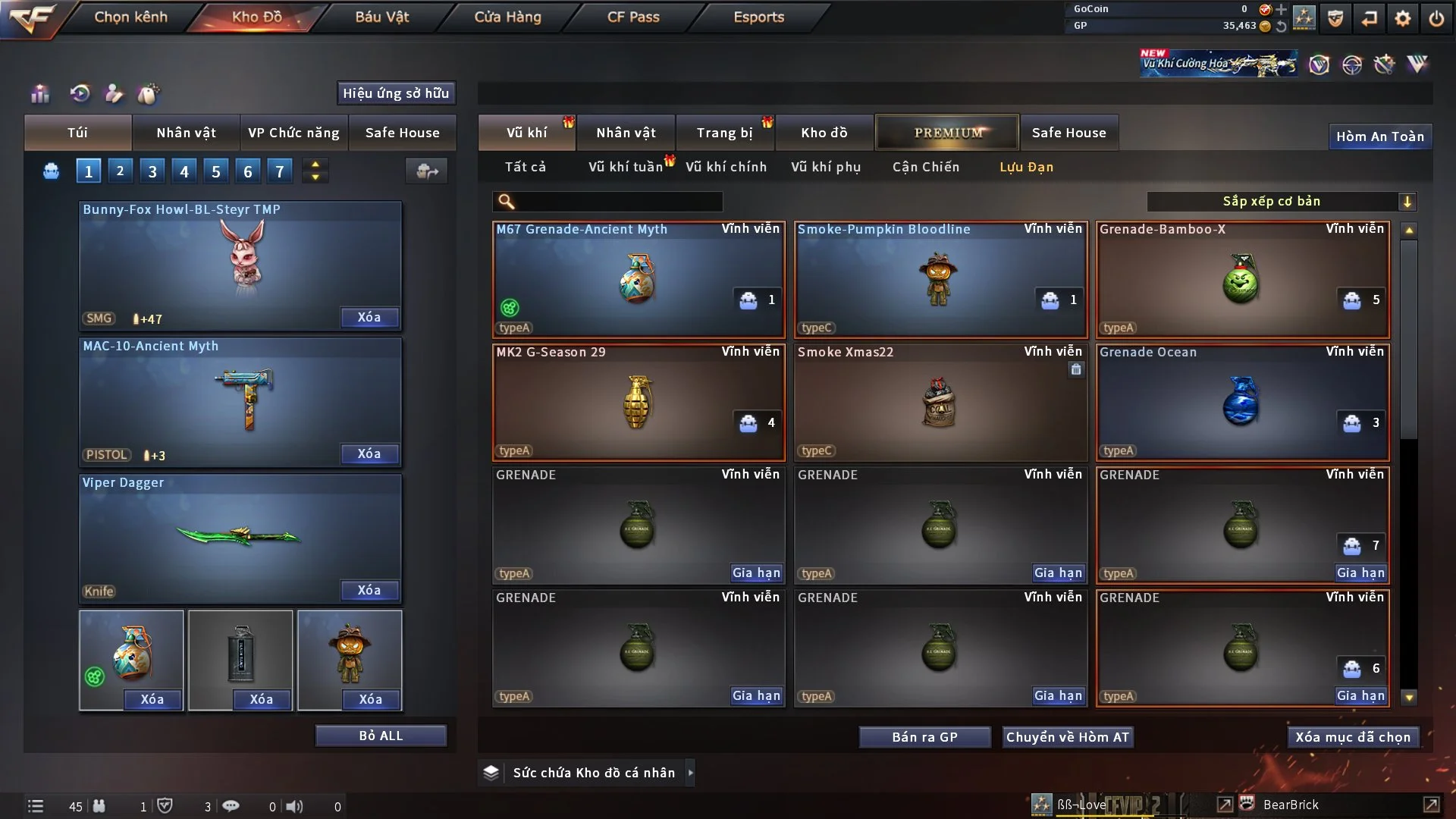Choose the M67 Grenade-Ancient Myth item
This screenshot has height=819, width=1456.
coord(638,279)
